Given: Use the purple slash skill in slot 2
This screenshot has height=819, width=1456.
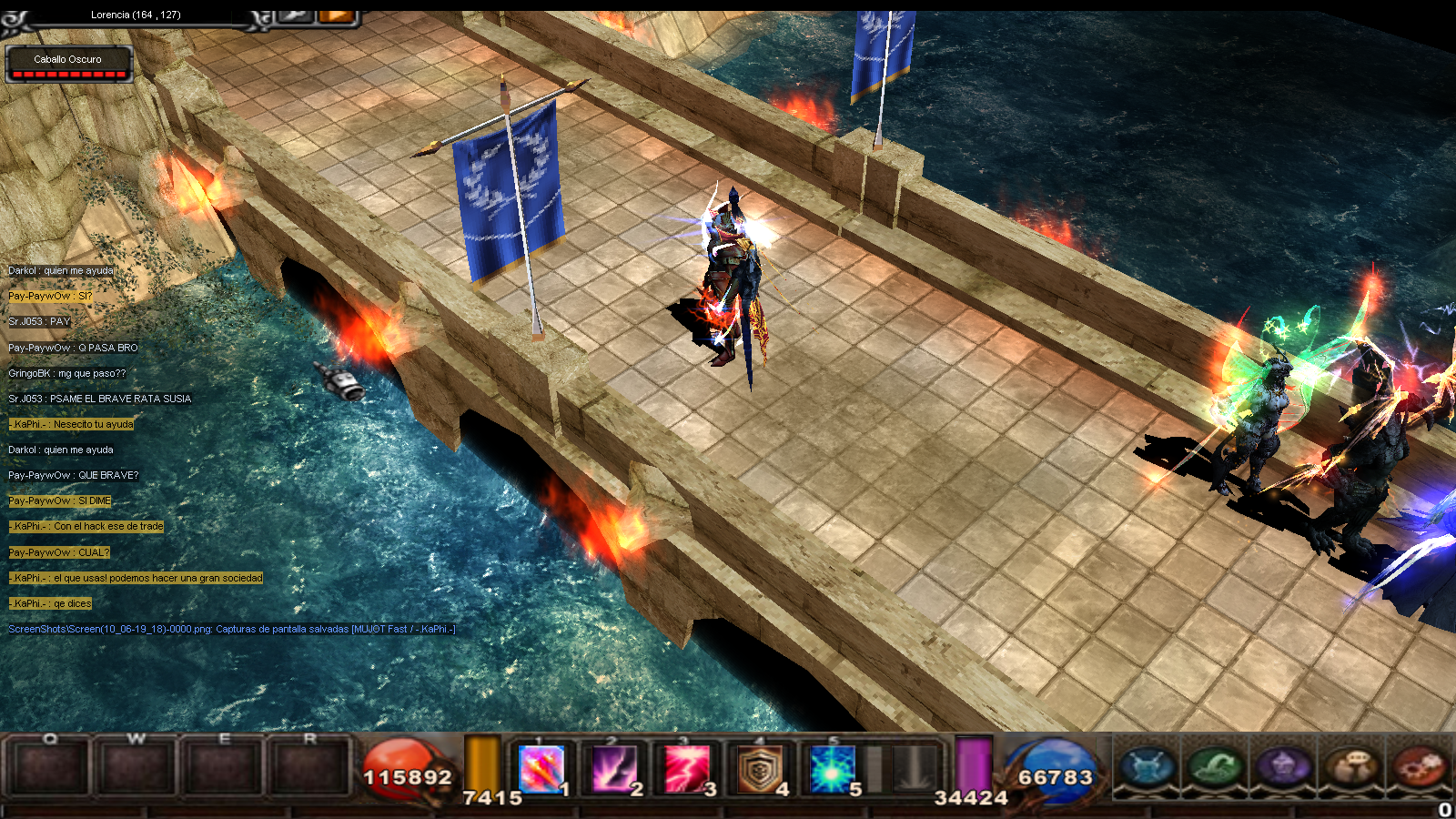Looking at the screenshot, I should 614,769.
